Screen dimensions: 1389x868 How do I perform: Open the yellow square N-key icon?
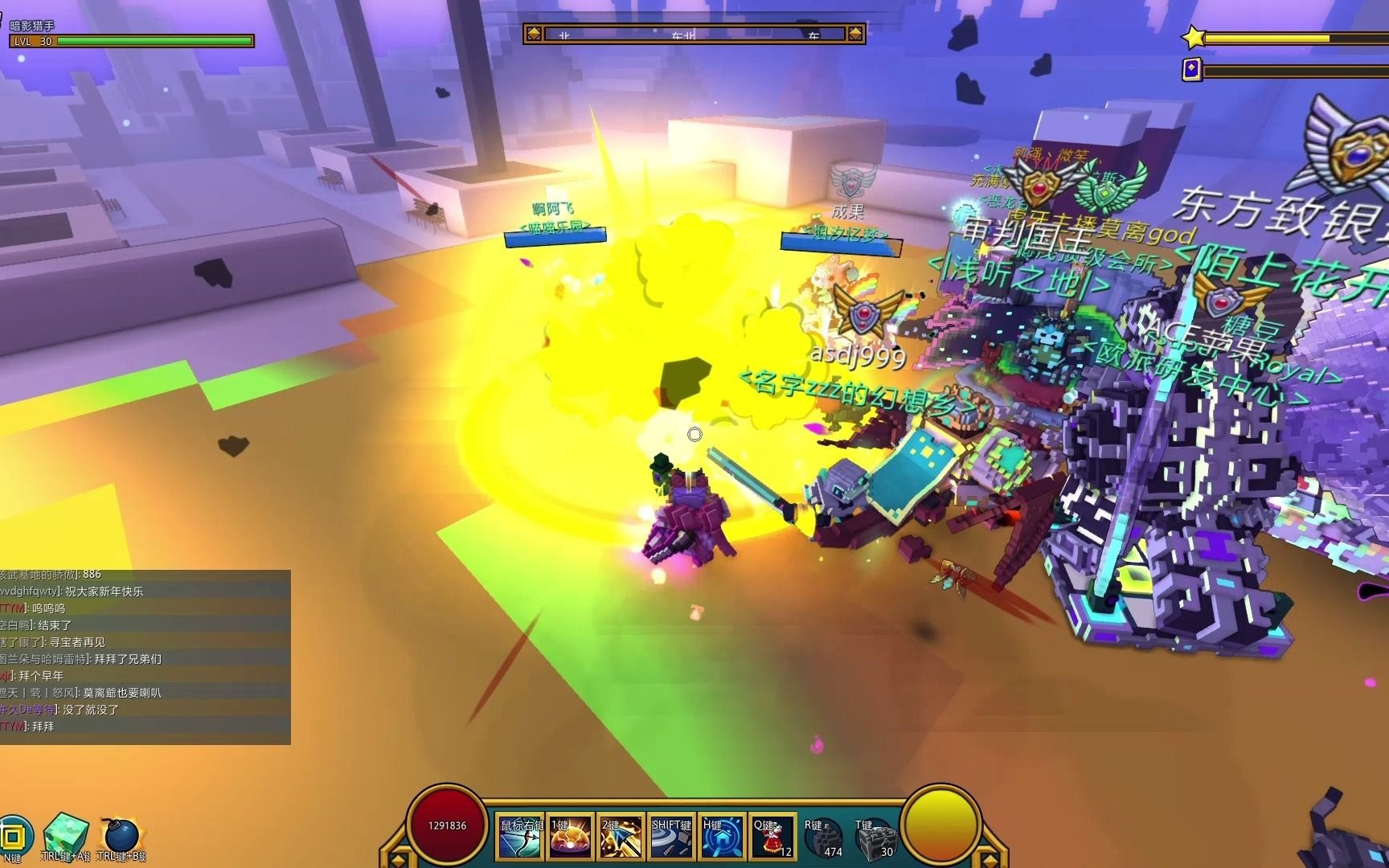(x=14, y=836)
